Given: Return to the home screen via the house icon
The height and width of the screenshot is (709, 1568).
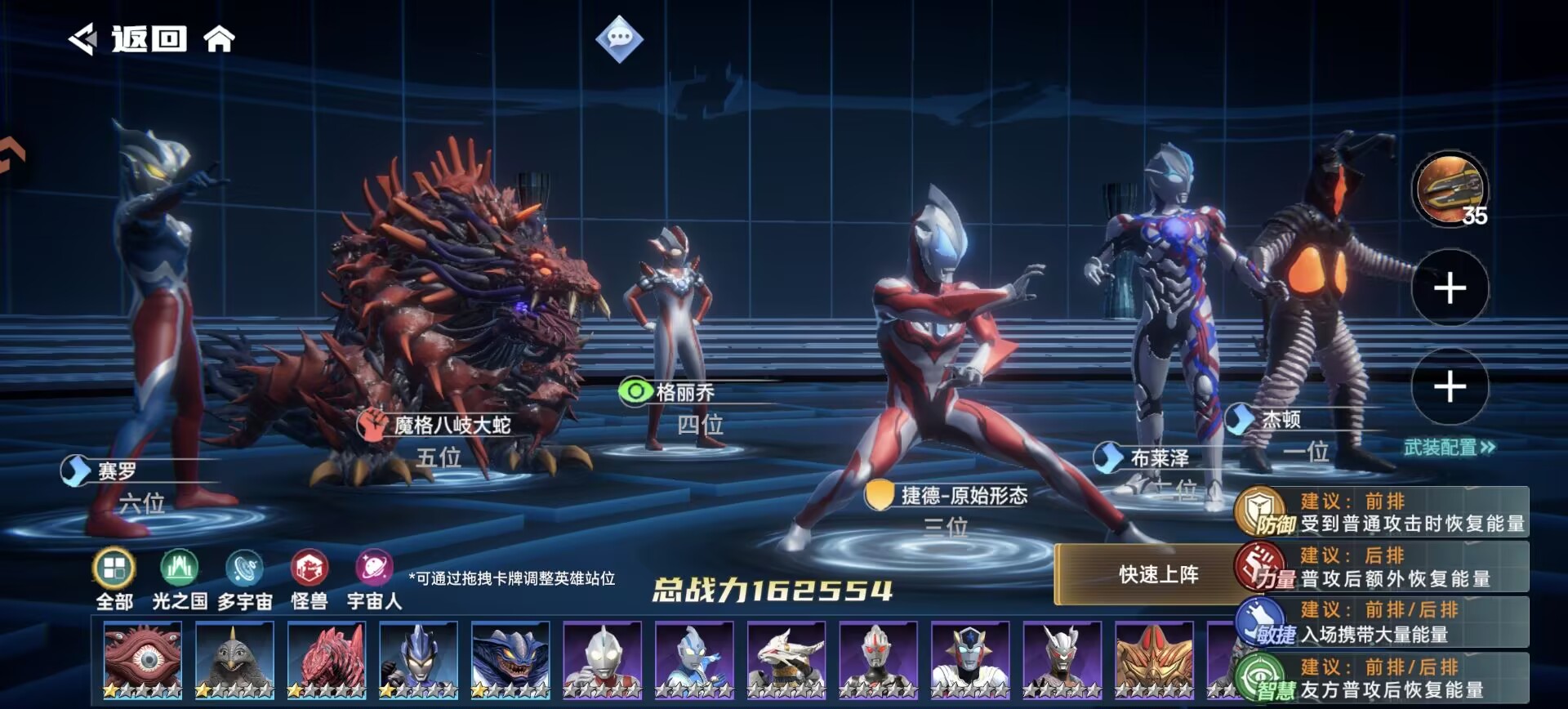Looking at the screenshot, I should (x=219, y=38).
